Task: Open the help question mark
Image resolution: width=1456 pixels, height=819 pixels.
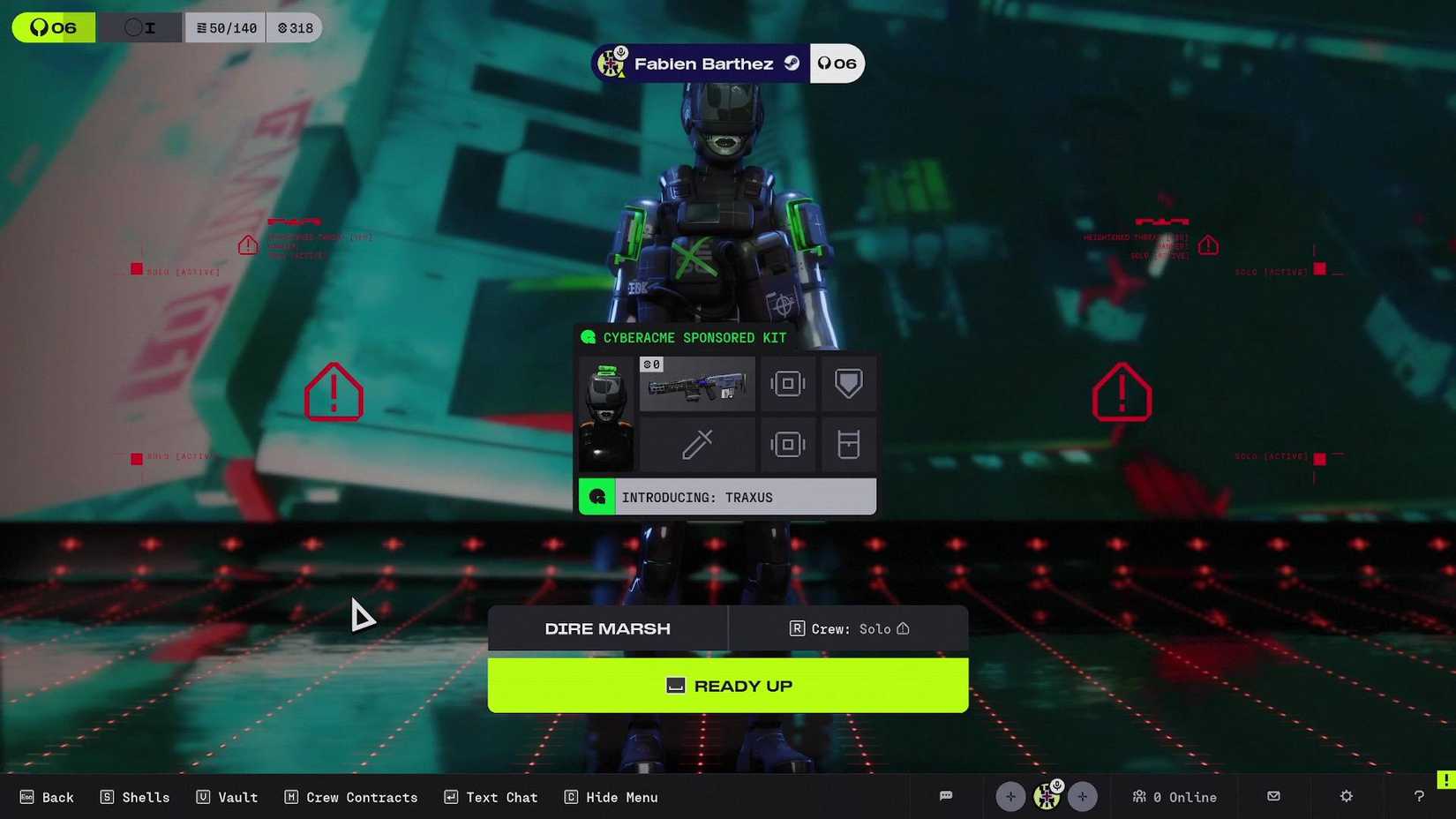Action: point(1418,796)
